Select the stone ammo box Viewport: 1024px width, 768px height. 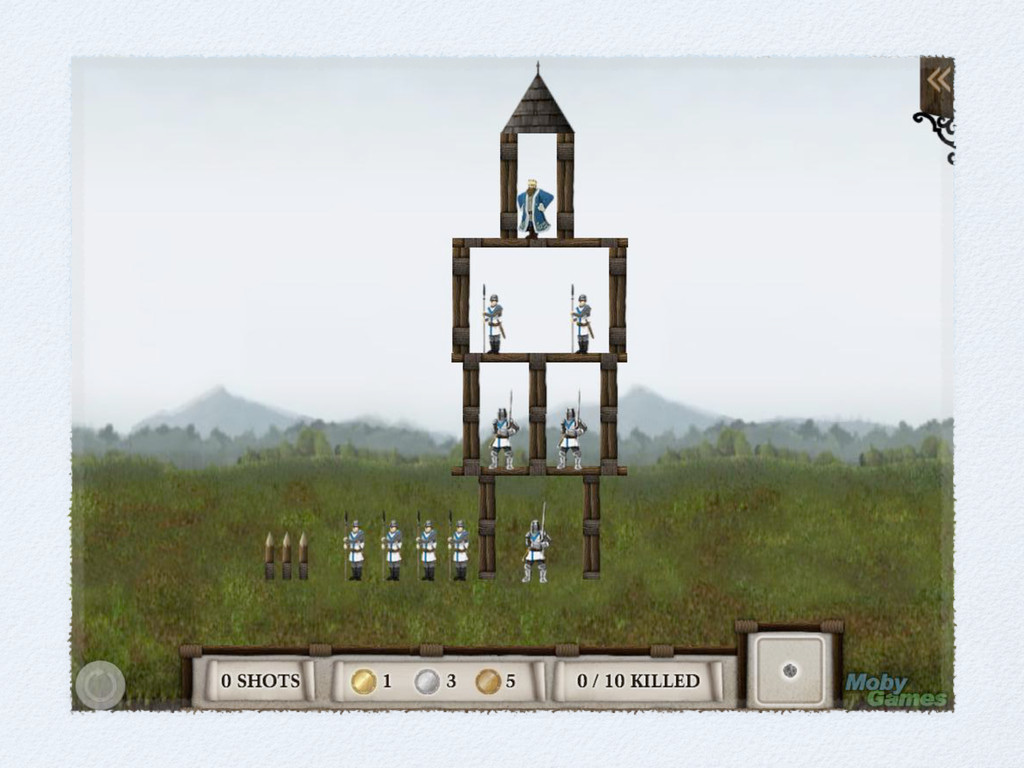pyautogui.click(x=790, y=670)
